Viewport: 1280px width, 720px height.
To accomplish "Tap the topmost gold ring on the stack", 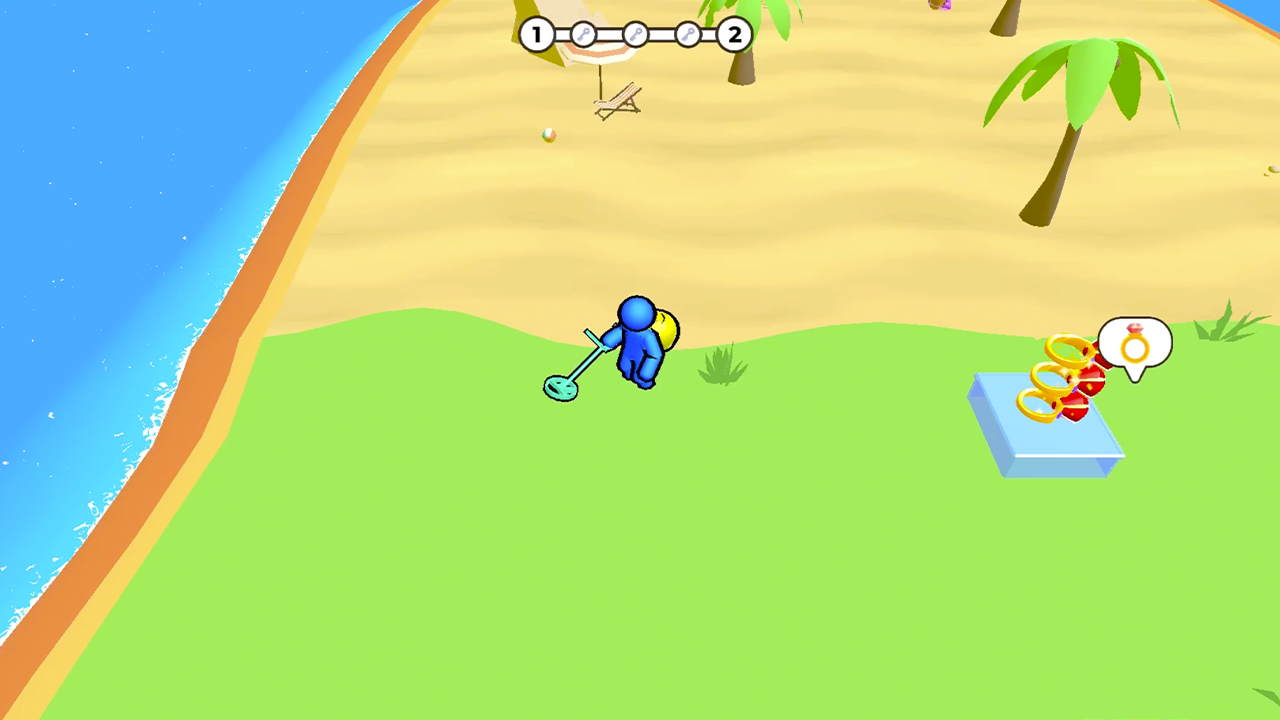I will point(1068,352).
